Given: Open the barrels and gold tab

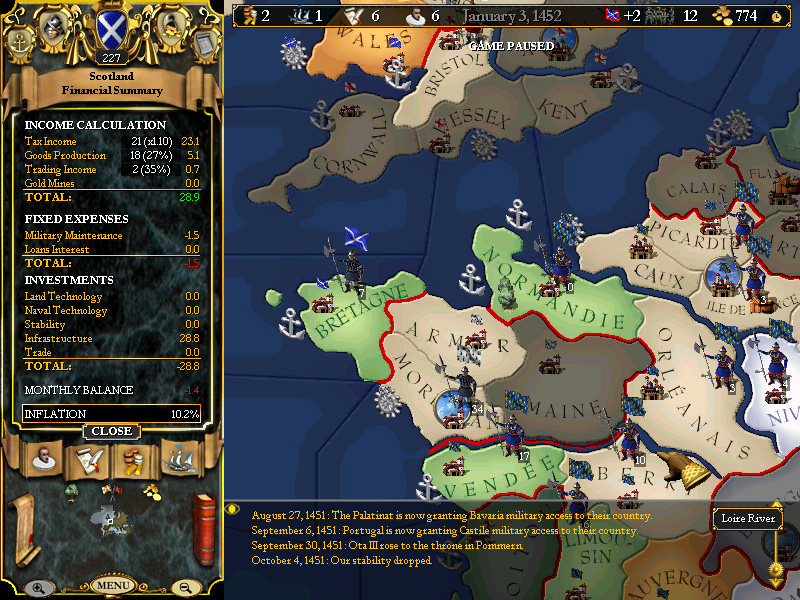Looking at the screenshot, I should coord(133,461).
